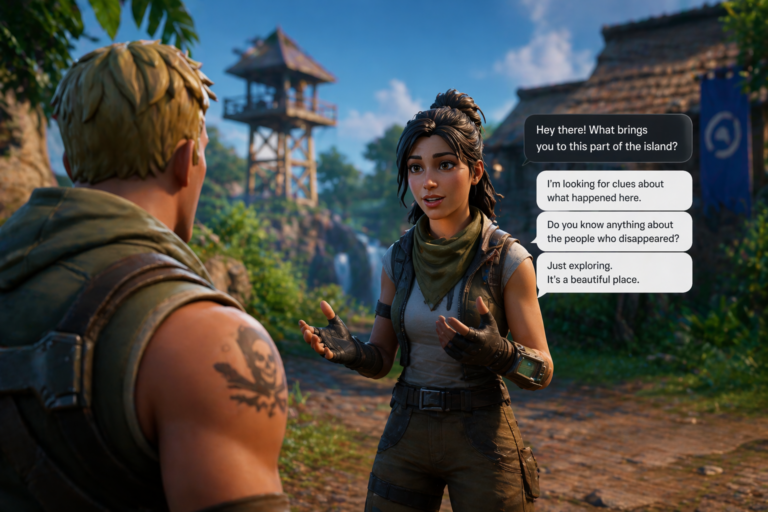The image size is (768, 512).
Task: Choose "I'm looking for clues" reply
Action: (613, 190)
